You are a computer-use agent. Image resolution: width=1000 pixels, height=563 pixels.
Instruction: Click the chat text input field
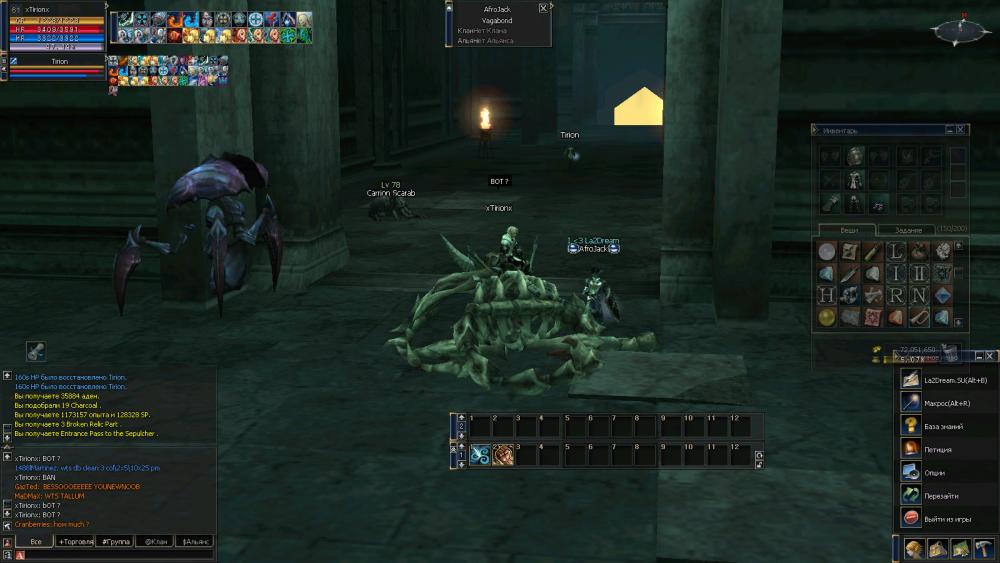coord(115,554)
